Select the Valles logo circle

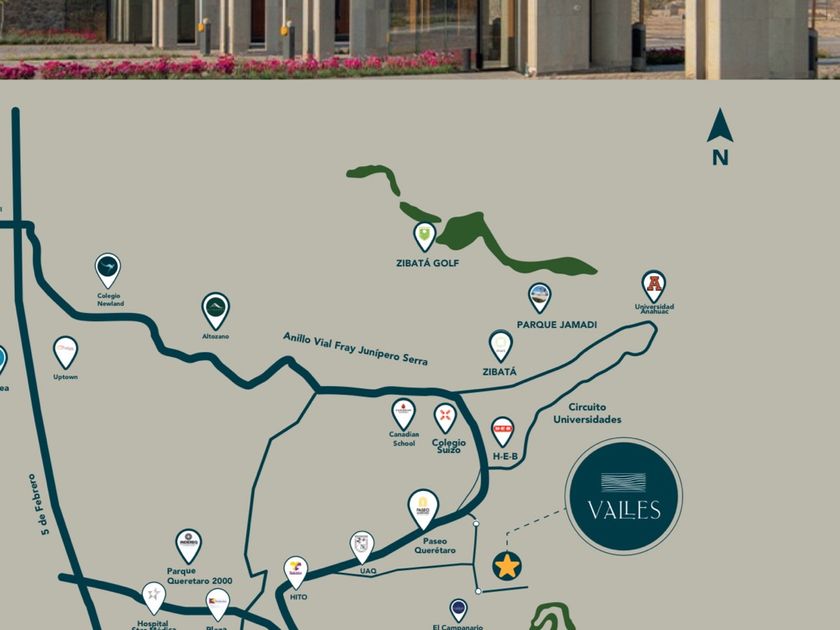click(x=622, y=496)
